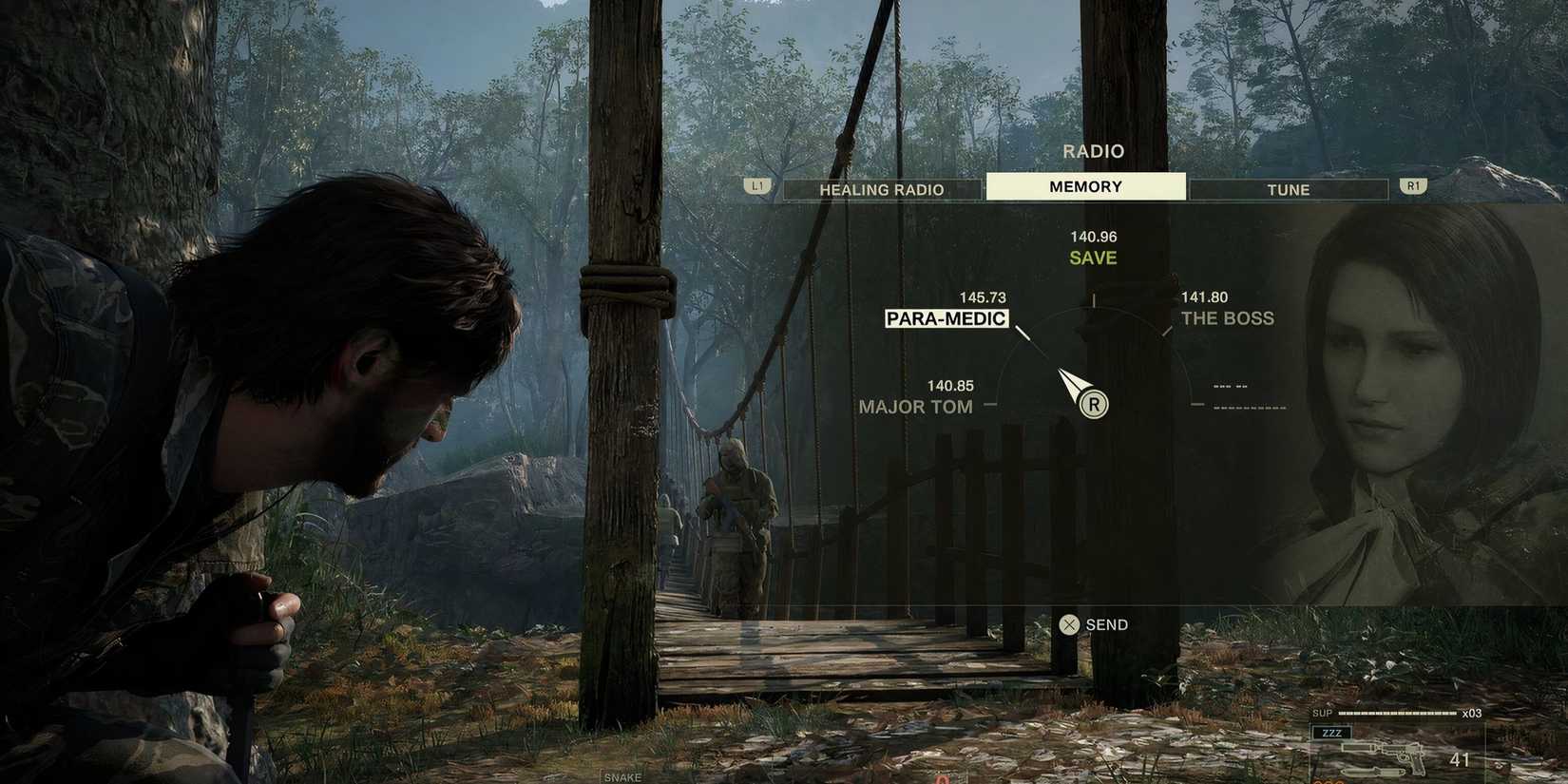The height and width of the screenshot is (784, 1568).
Task: Open the HEALING RADIO tab
Action: pyautogui.click(x=881, y=189)
